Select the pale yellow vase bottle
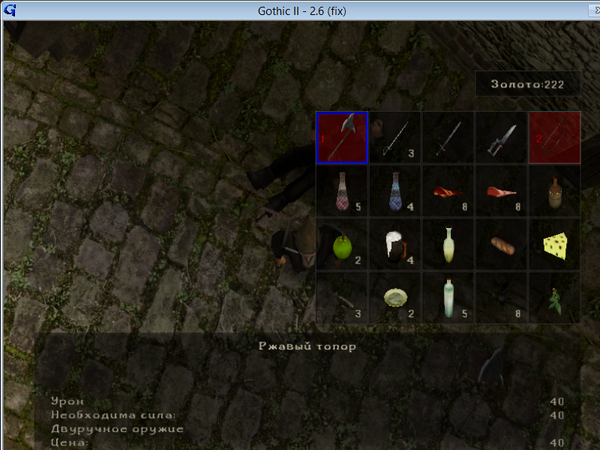 tap(448, 243)
